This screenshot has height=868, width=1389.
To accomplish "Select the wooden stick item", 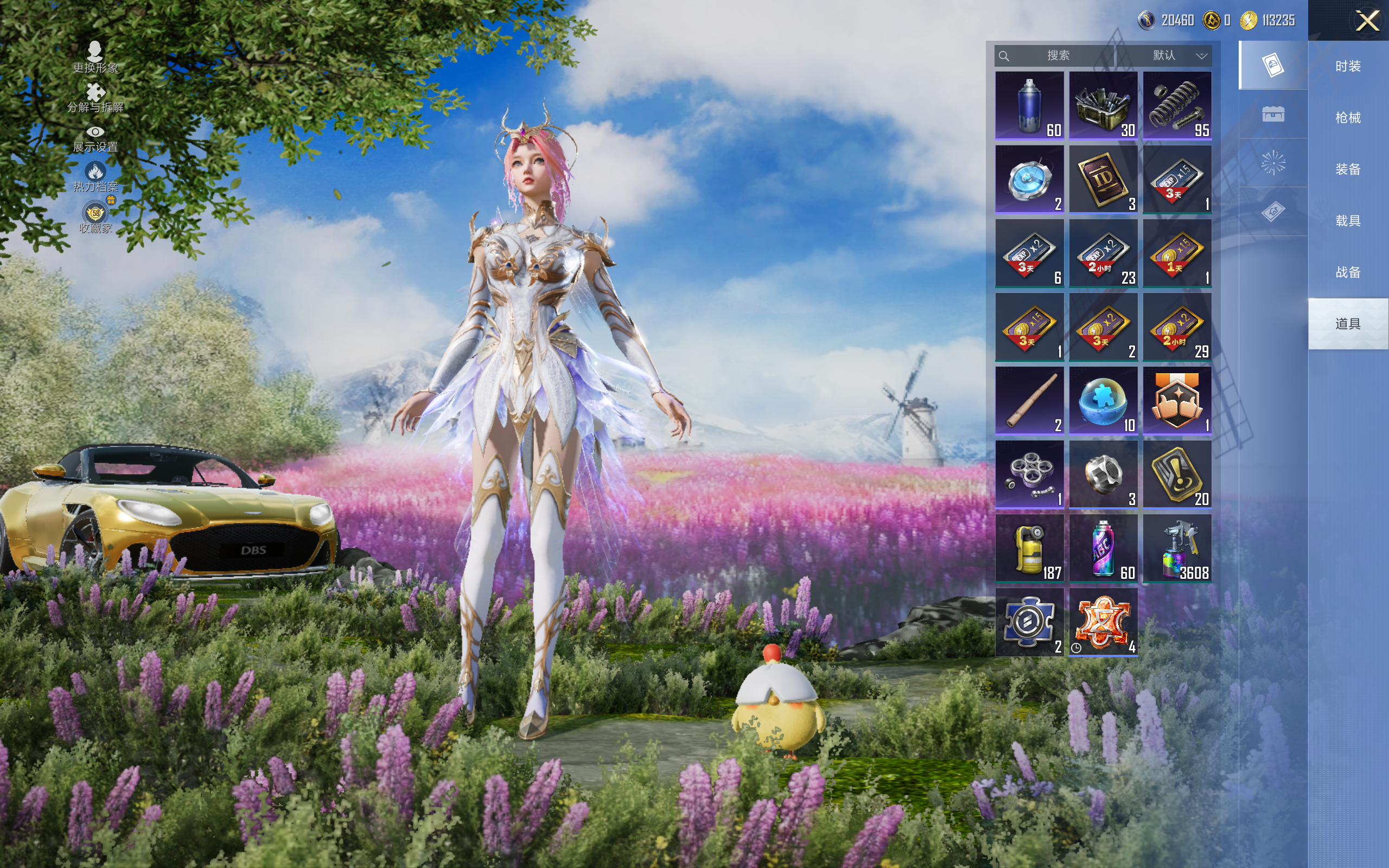I will (1029, 401).
